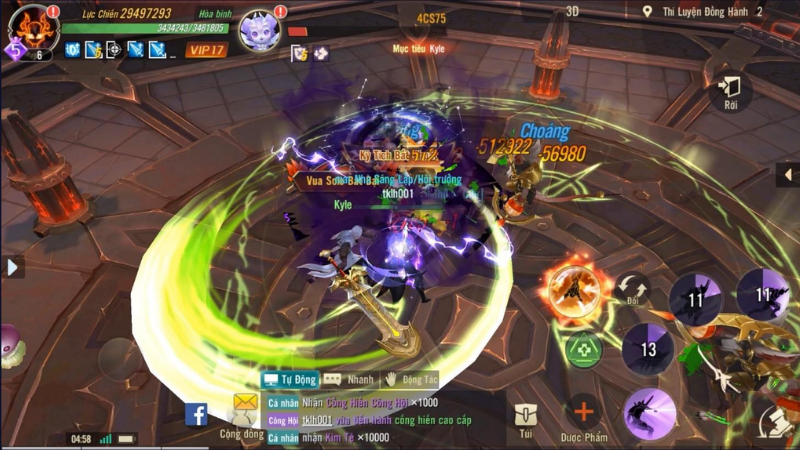Open the VIP 17 privileges panel

(206, 50)
